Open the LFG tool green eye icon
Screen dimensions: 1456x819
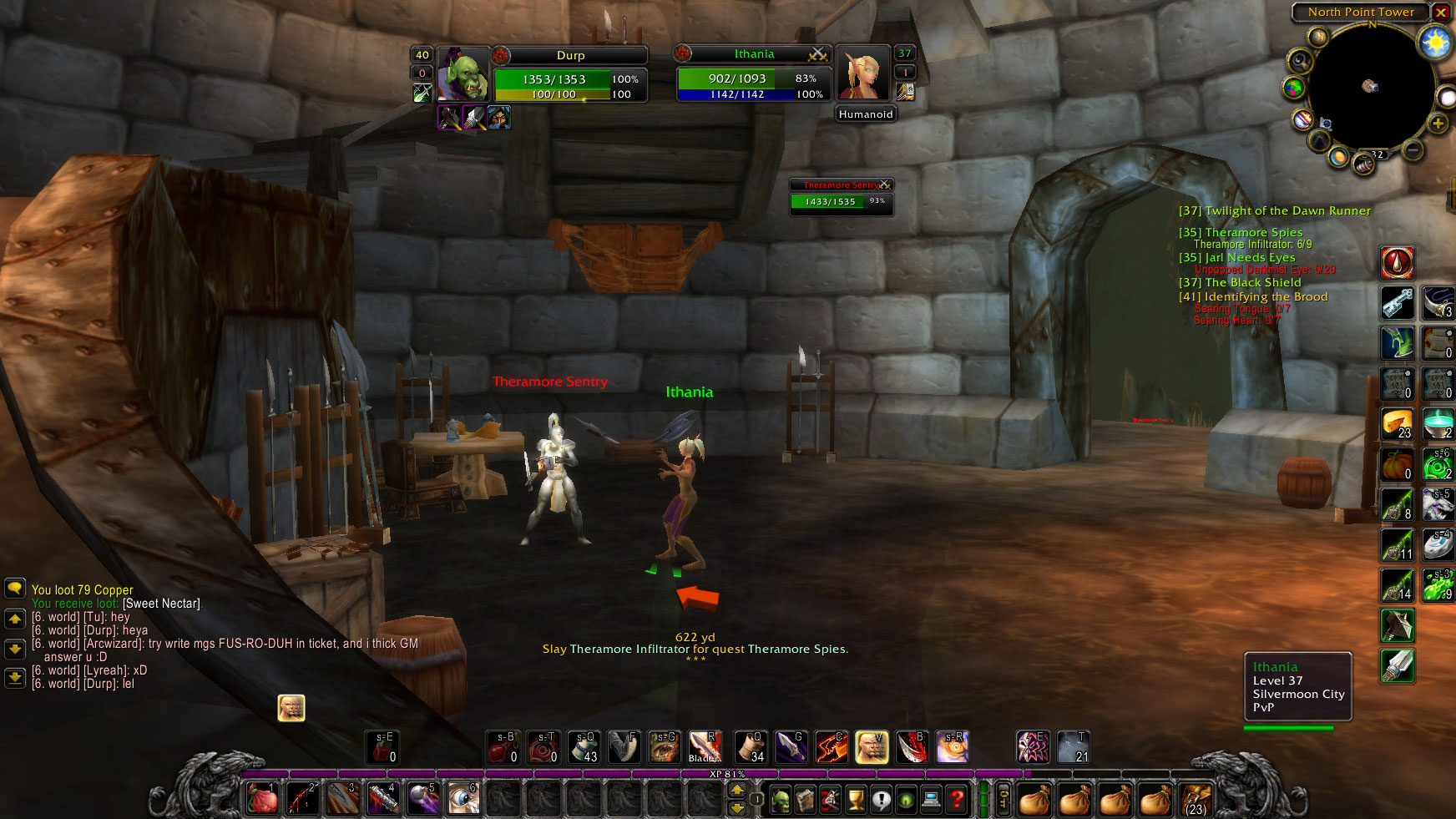906,800
